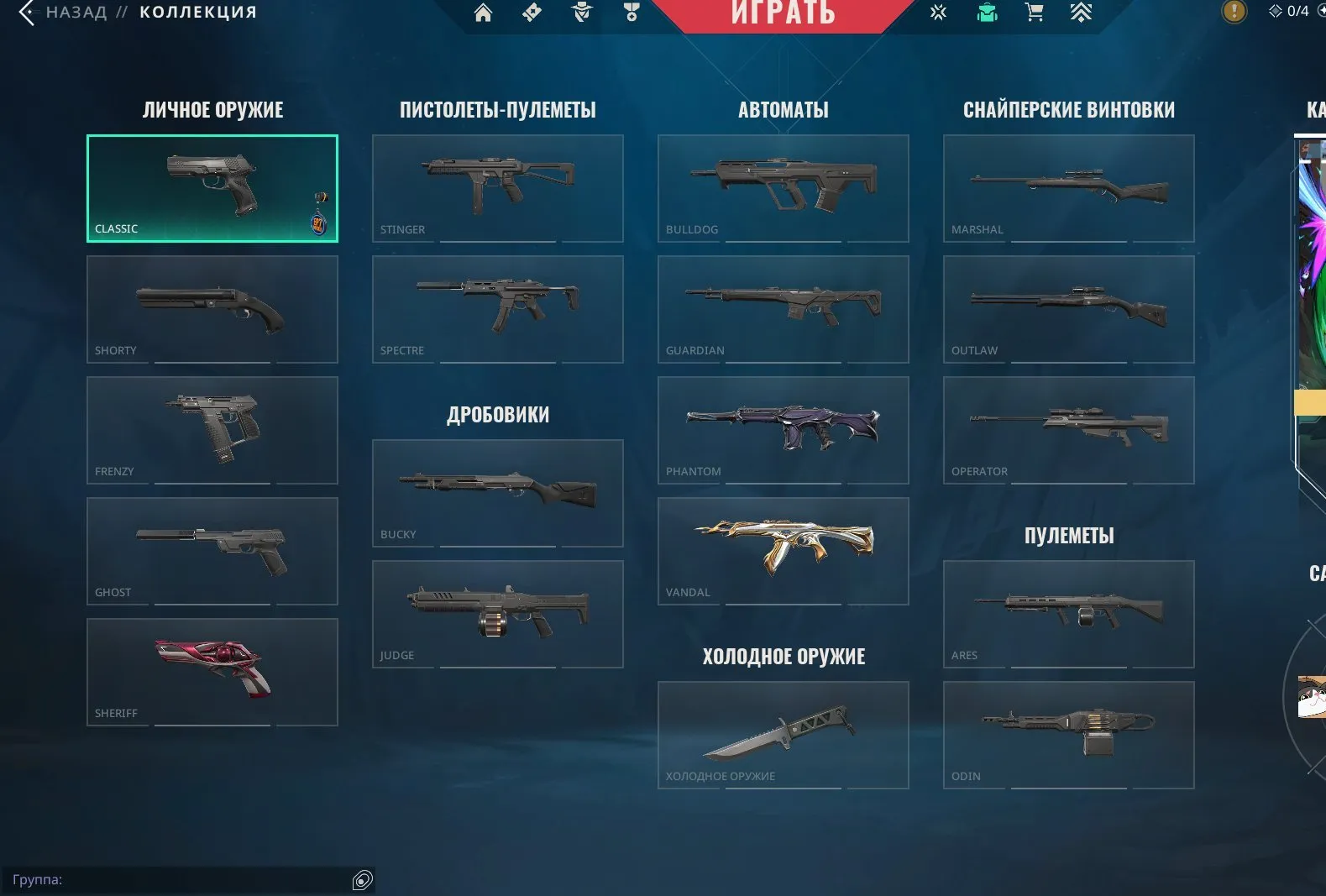The height and width of the screenshot is (896, 1326).
Task: Open the OPERATOR sniper rifle
Action: point(1067,430)
